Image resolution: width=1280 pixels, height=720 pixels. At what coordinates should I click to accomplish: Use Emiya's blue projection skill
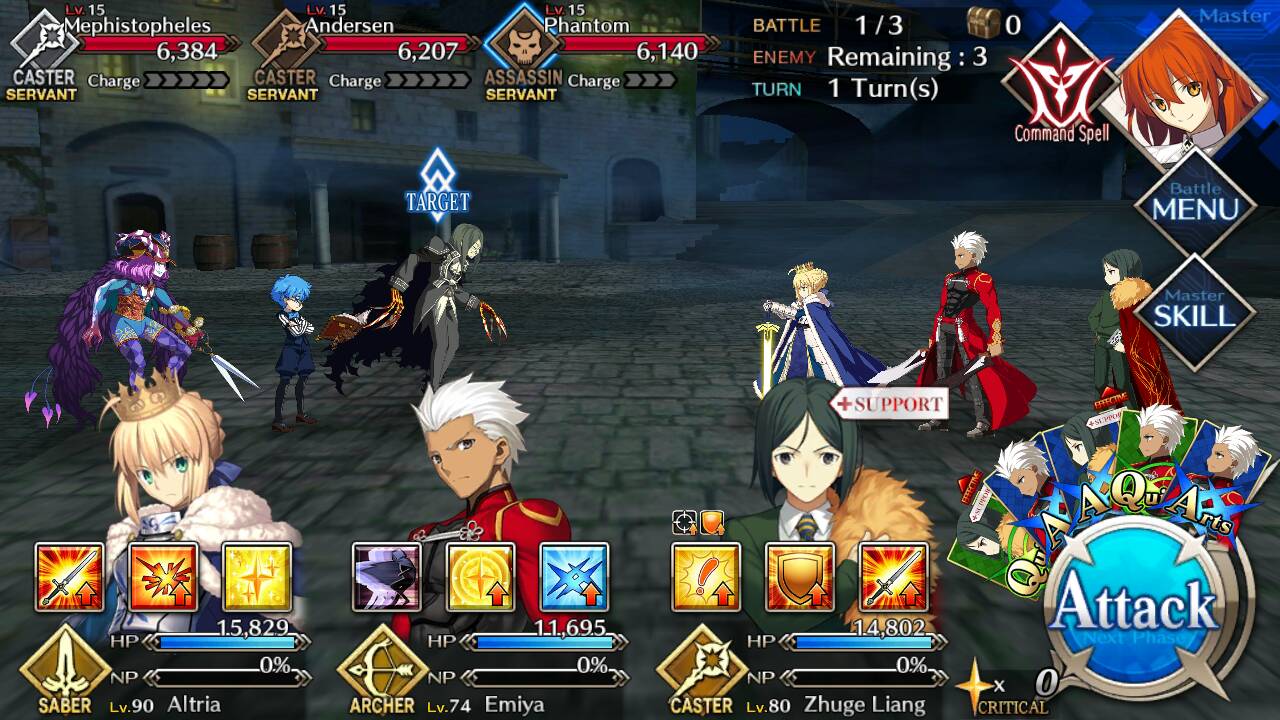(574, 577)
